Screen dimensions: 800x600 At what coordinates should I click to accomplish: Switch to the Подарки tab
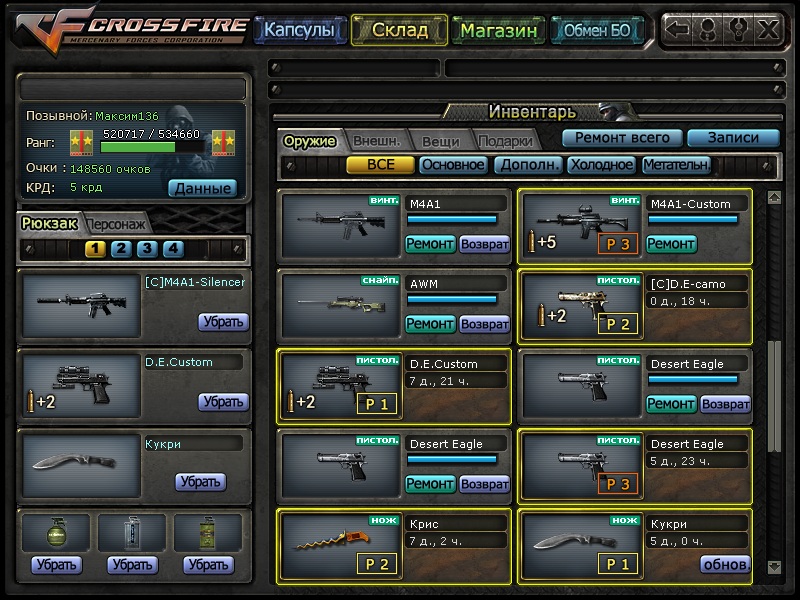[504, 141]
